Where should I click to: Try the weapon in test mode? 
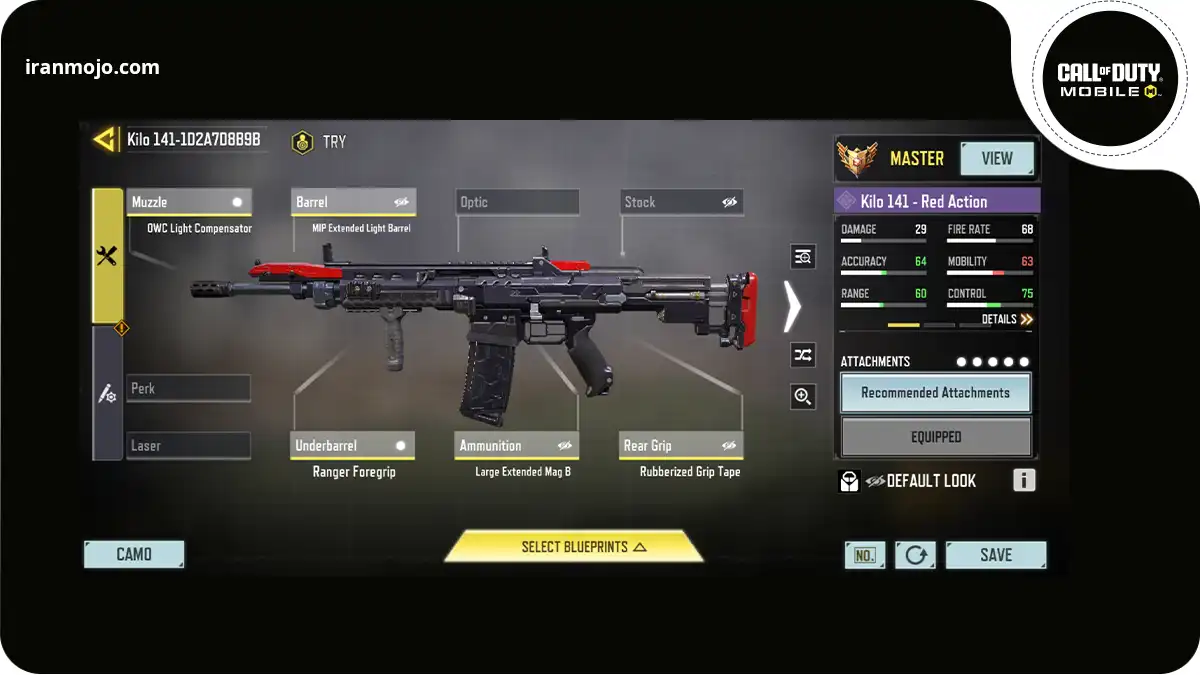[x=319, y=142]
